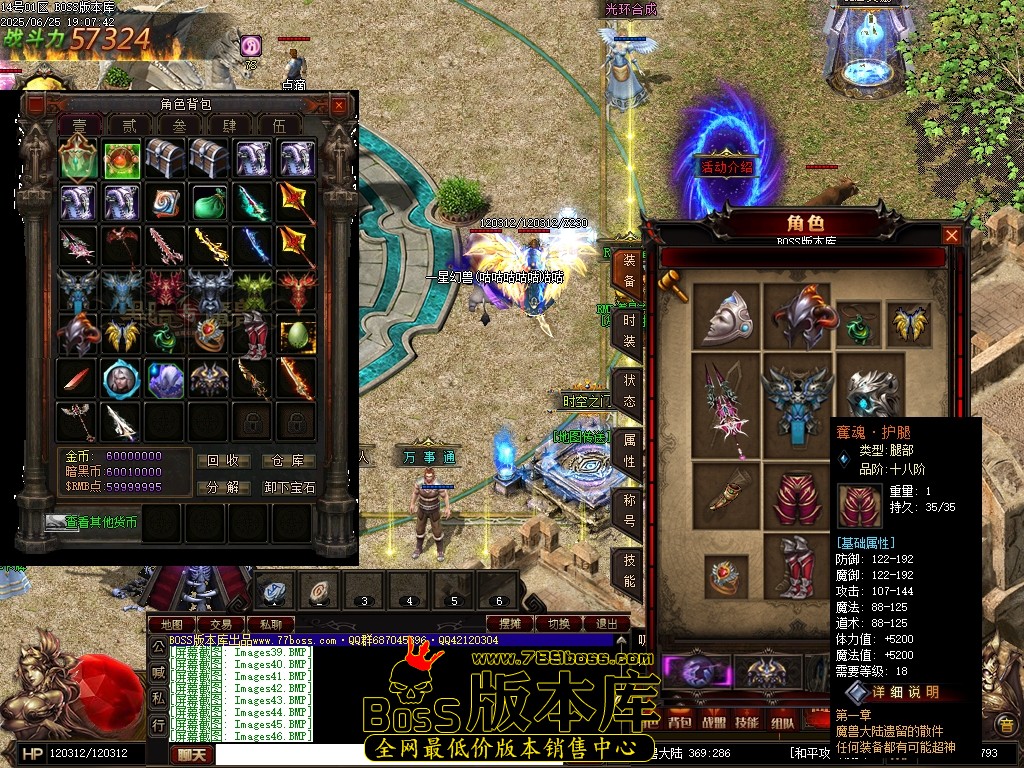Click the 回收 recycle button
This screenshot has height=768, width=1024.
[222, 461]
